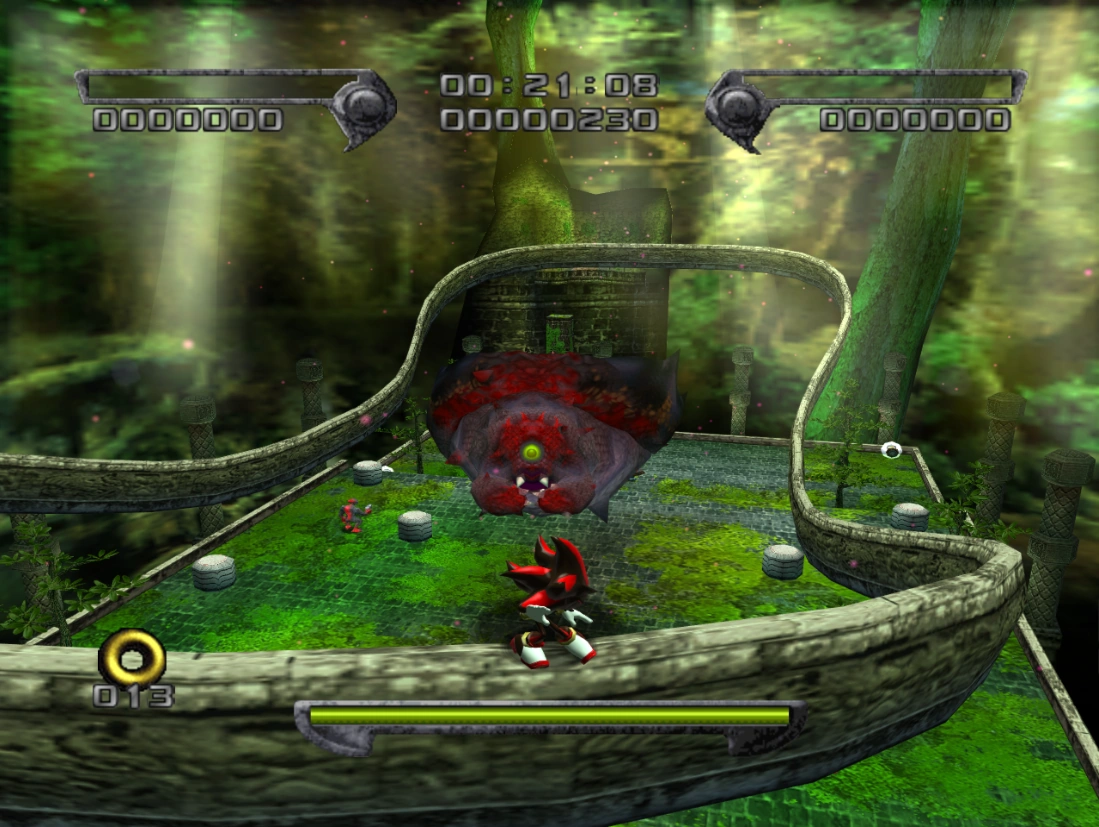
Task: Select the right gauge's round orb emblem
Action: pos(739,103)
